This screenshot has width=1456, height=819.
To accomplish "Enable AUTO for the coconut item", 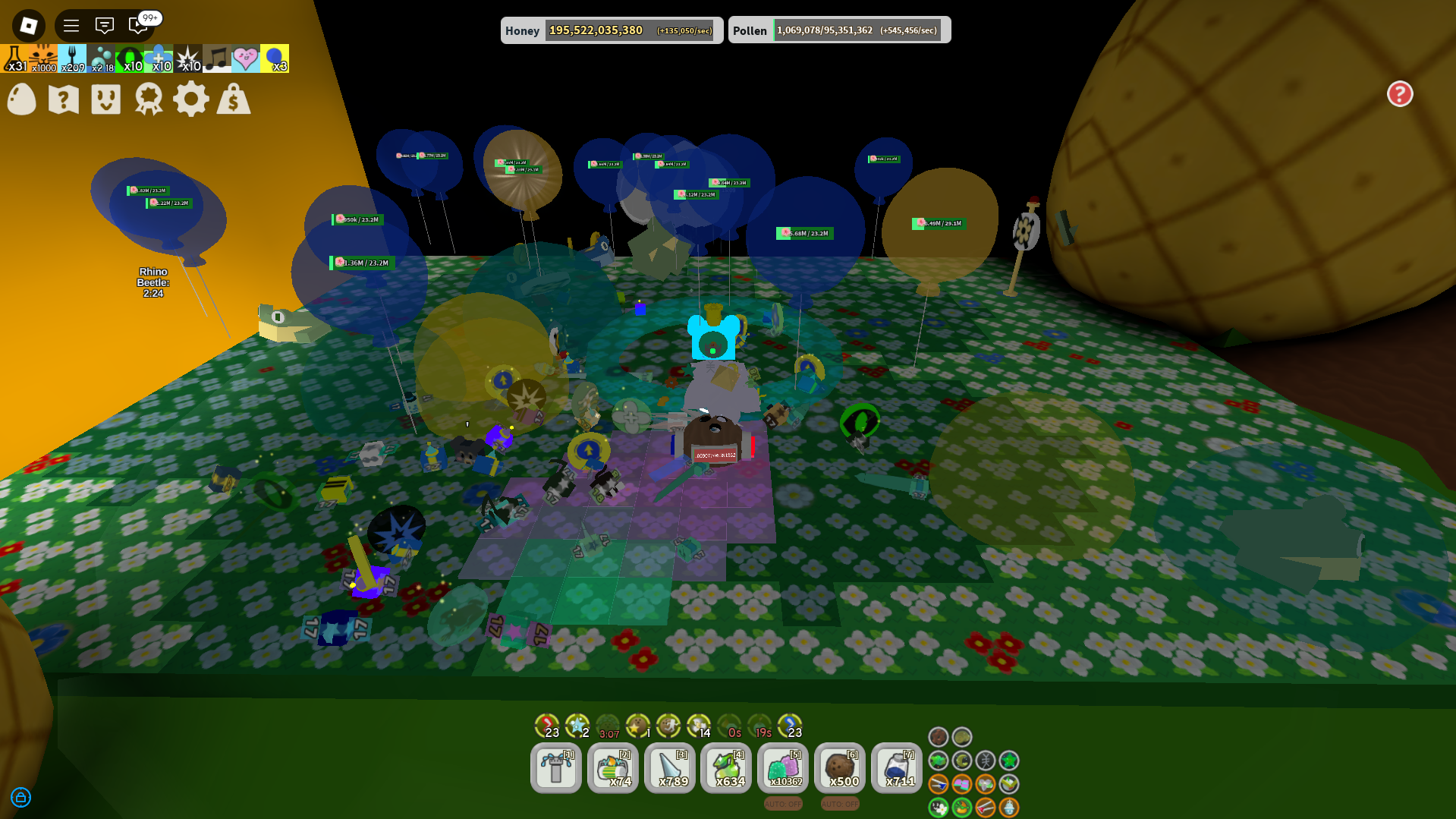I will [839, 803].
